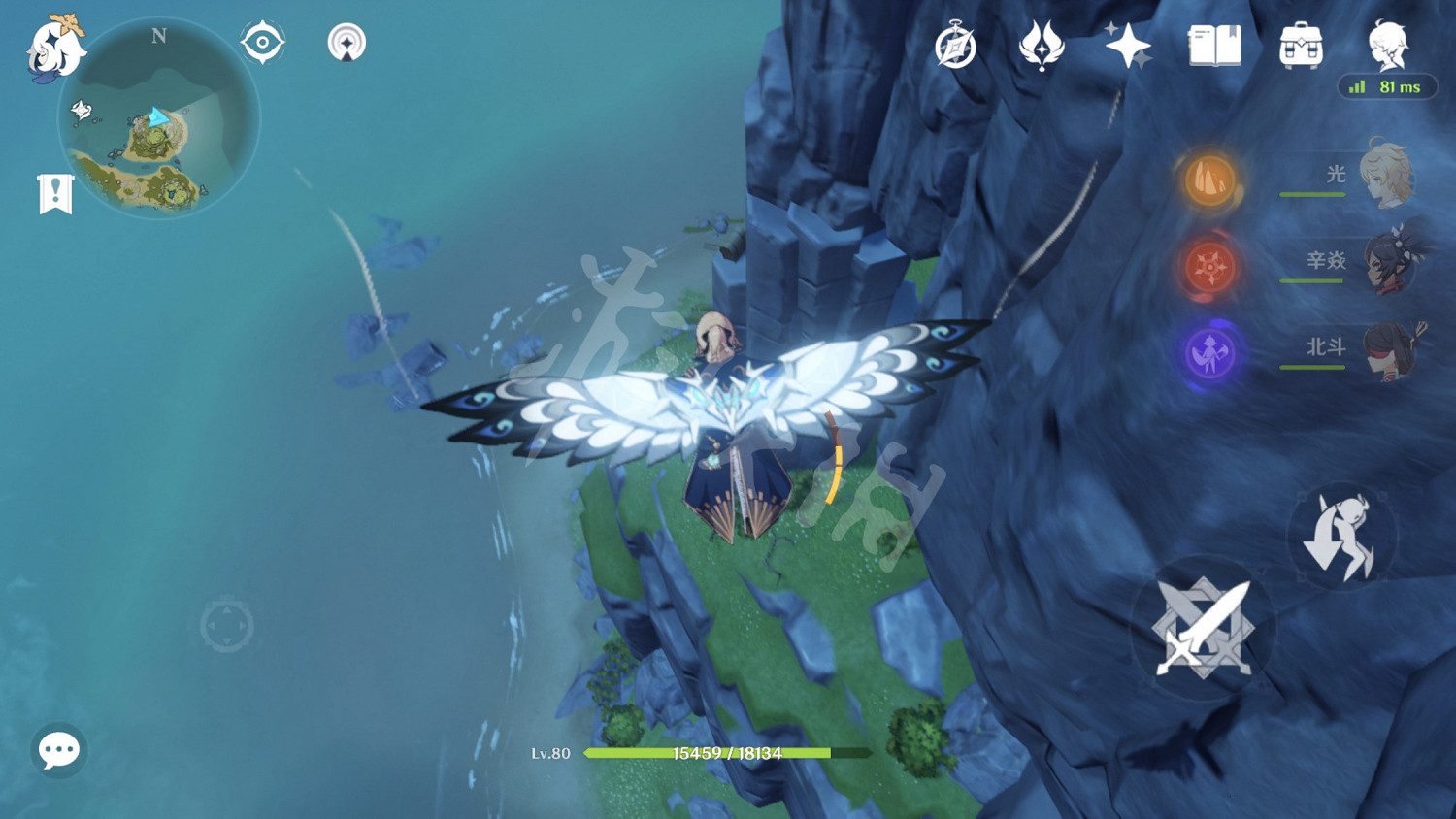This screenshot has height=819, width=1456.
Task: Open the adventurer handbook book icon
Action: (x=1214, y=46)
